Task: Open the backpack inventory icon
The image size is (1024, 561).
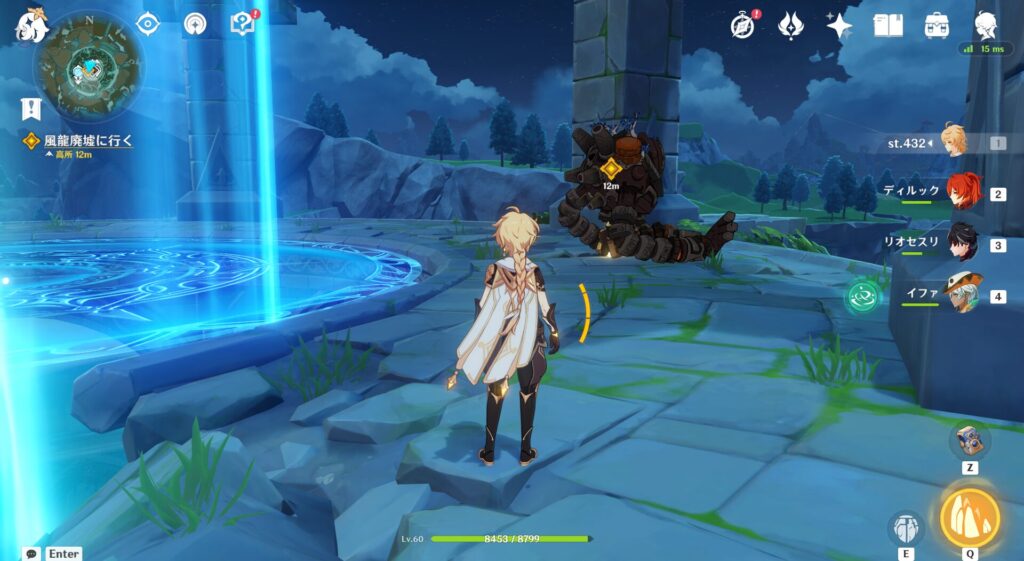Action: [x=937, y=25]
